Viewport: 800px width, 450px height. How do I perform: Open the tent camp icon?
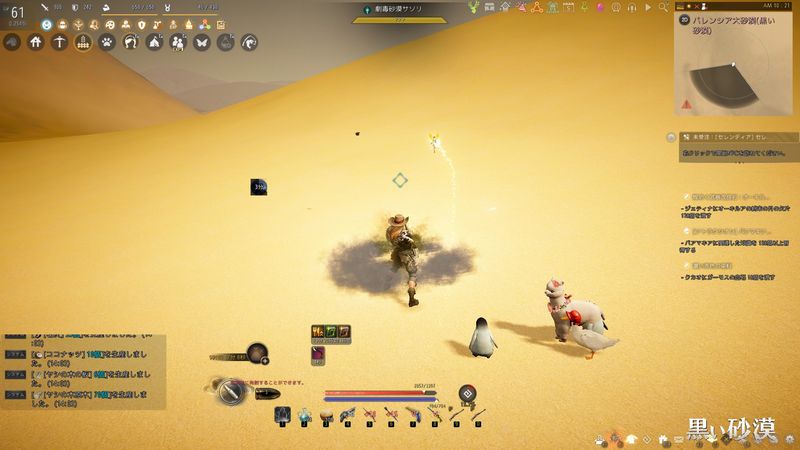(x=155, y=42)
